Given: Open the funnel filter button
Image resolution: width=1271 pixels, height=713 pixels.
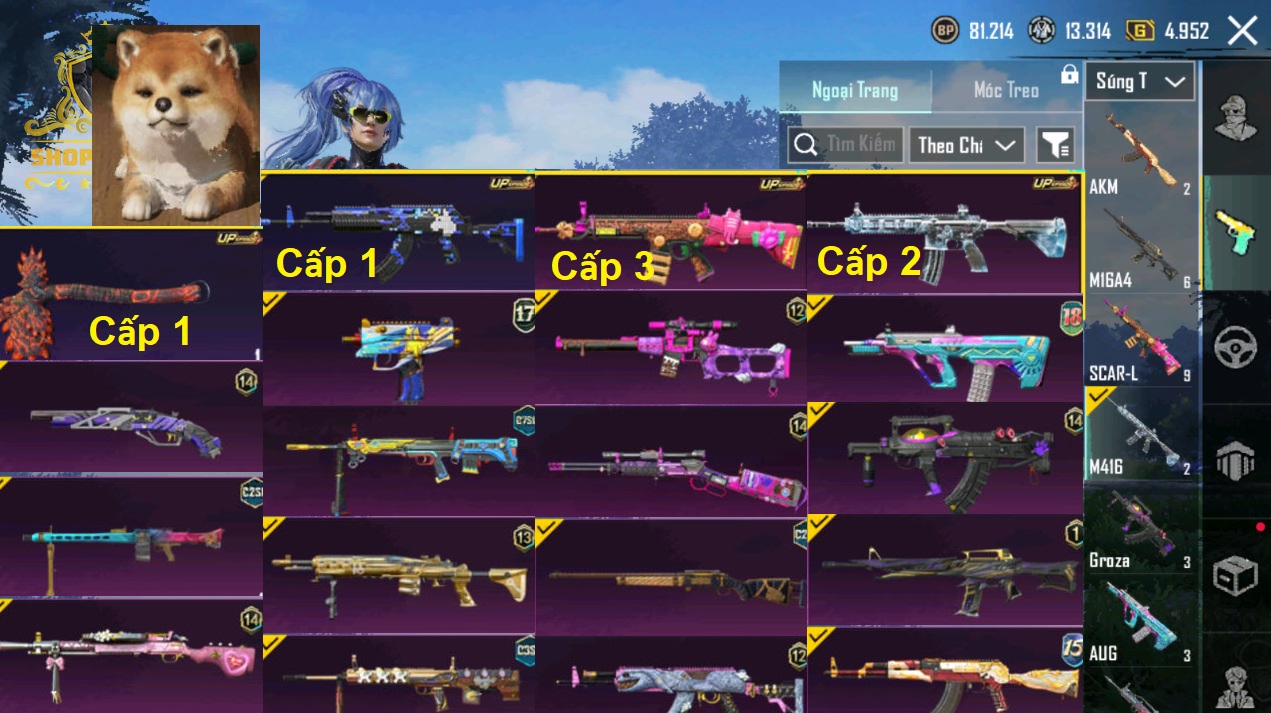Looking at the screenshot, I should (x=1055, y=146).
